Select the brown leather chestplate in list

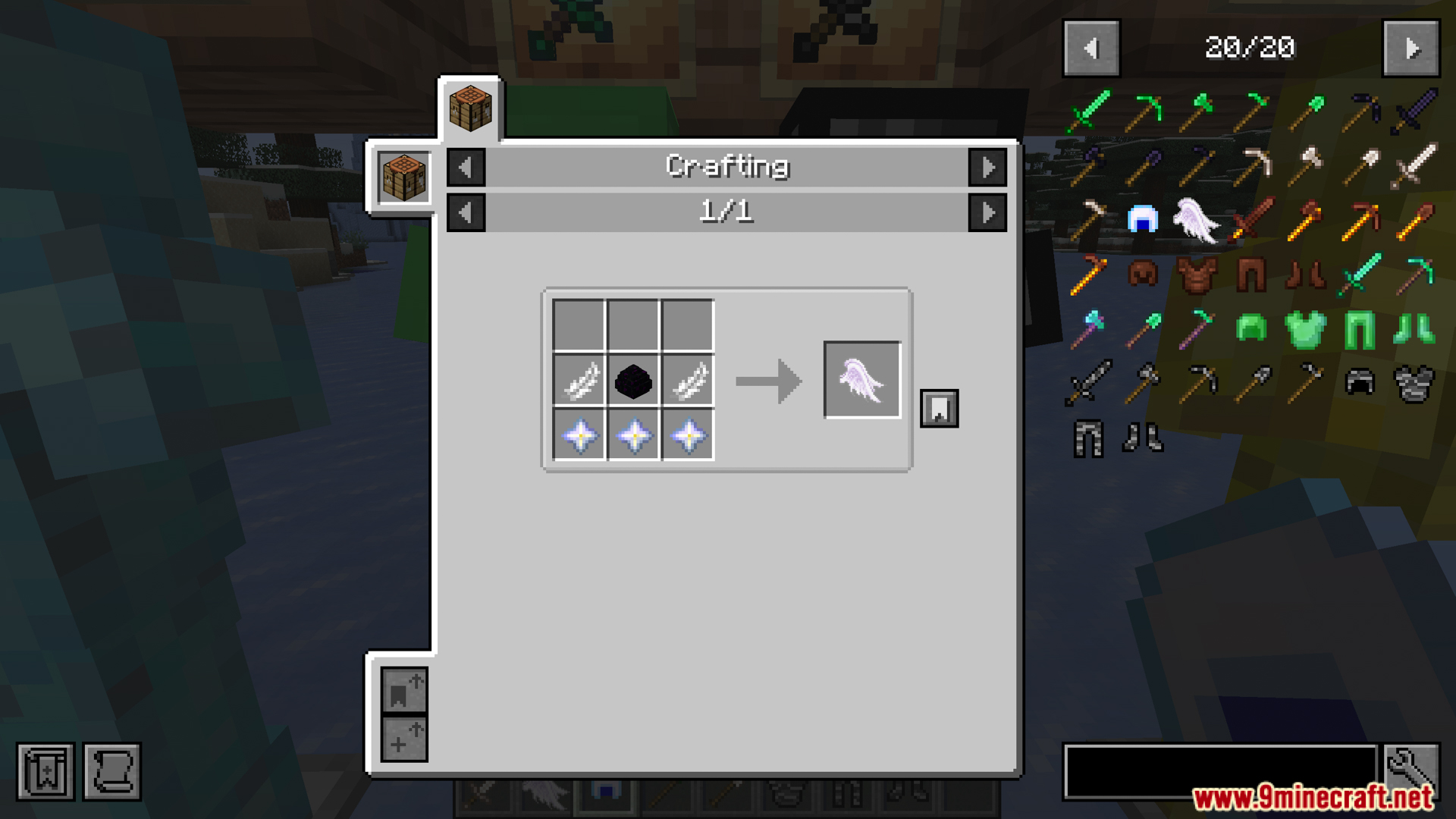[x=1197, y=274]
